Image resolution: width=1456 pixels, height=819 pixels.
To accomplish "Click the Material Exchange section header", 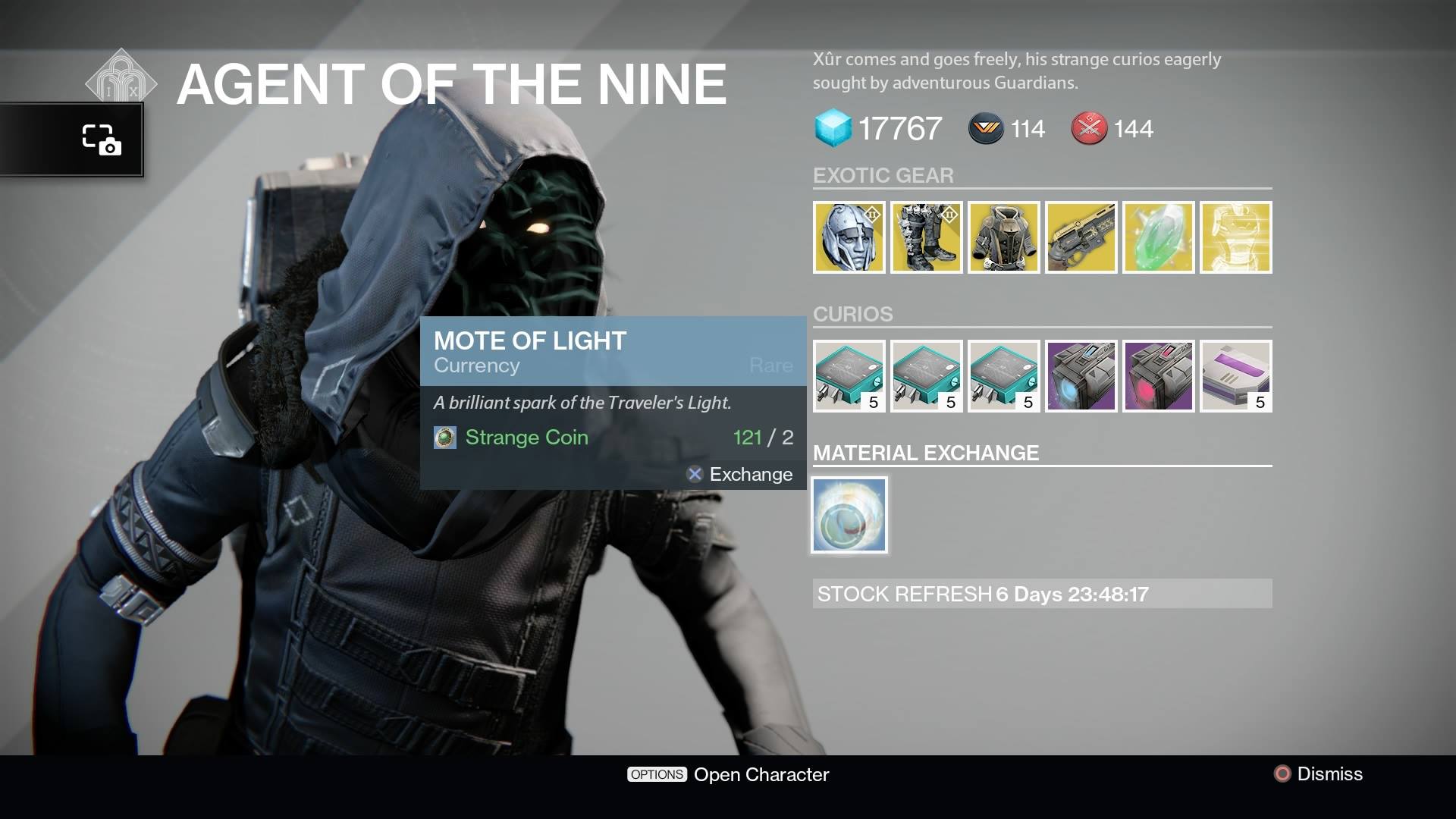I will pos(927,453).
